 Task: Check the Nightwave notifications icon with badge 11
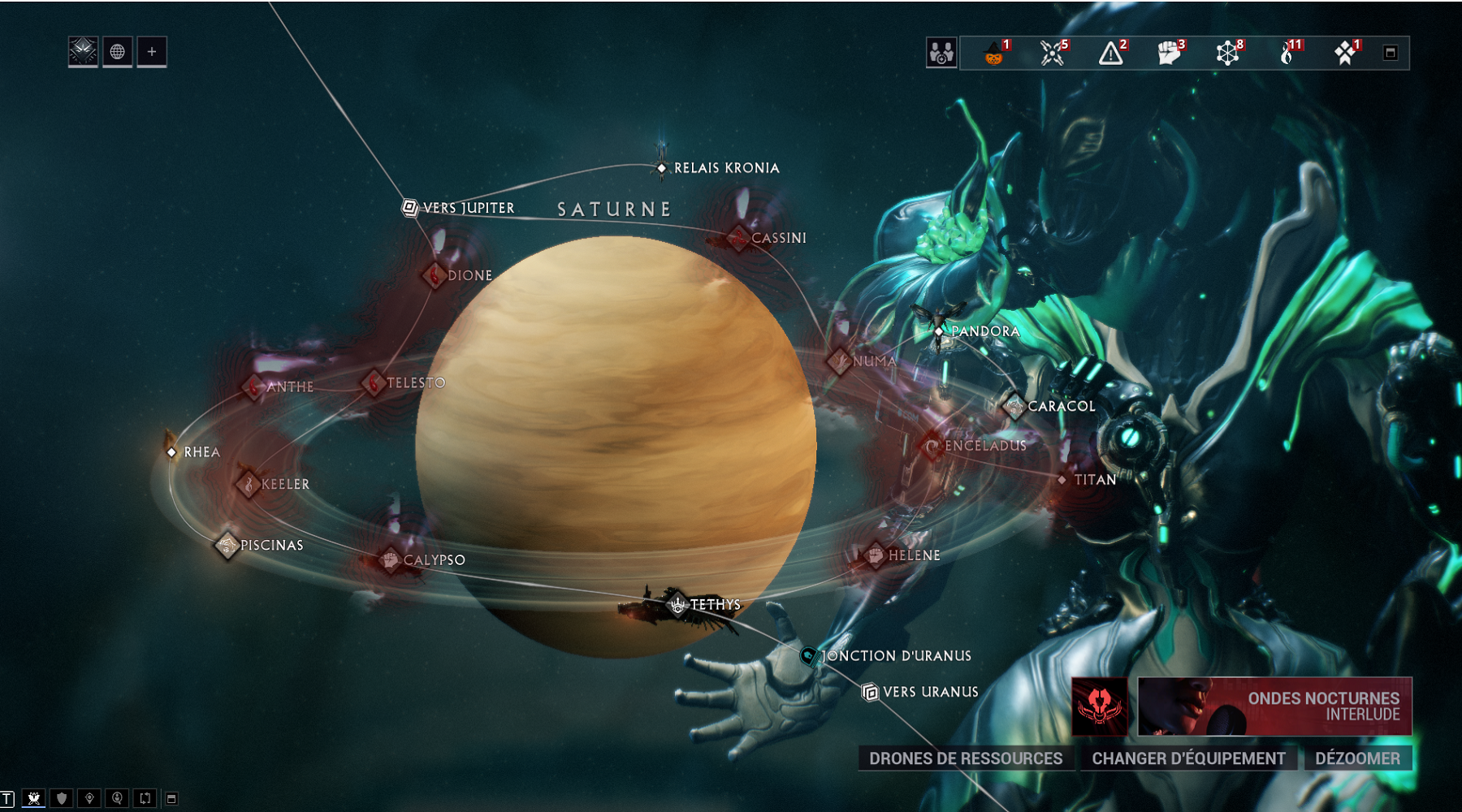coord(1287,55)
